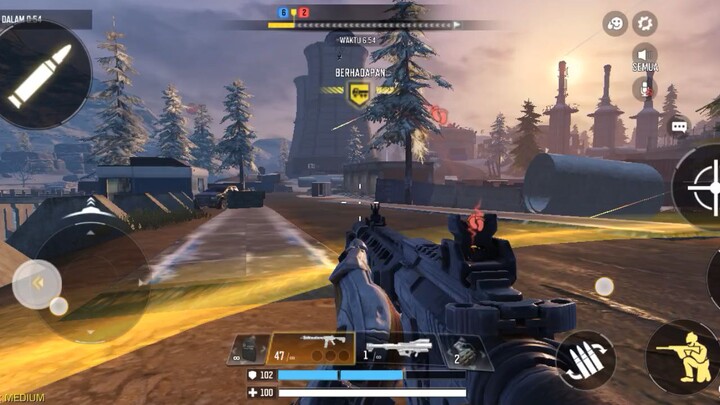Toggle the SEMUA speaker audio channel

click(x=645, y=56)
